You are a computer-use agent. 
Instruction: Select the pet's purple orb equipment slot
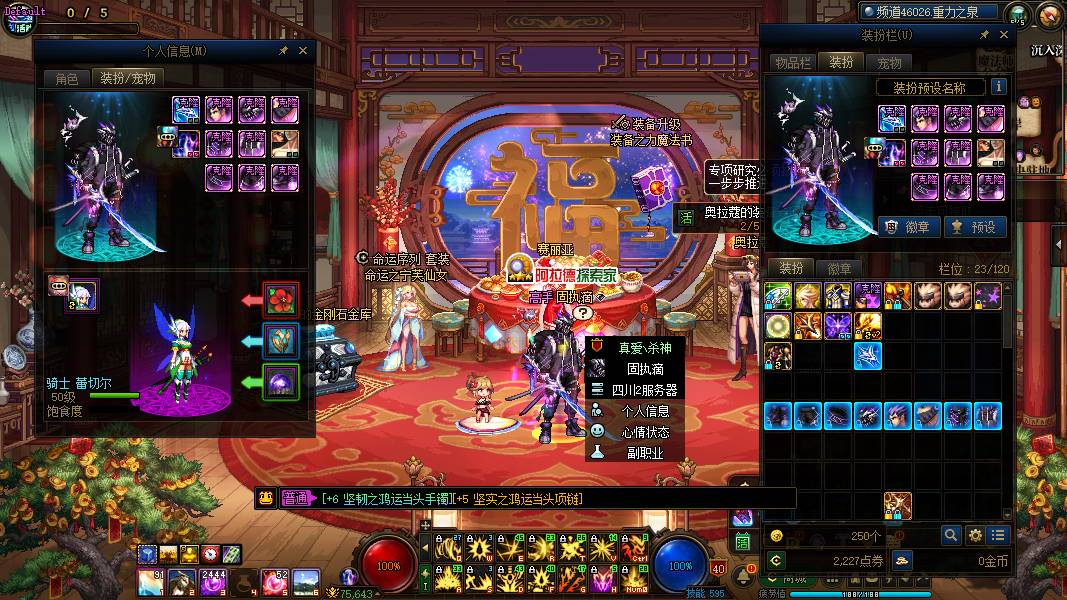pyautogui.click(x=281, y=381)
